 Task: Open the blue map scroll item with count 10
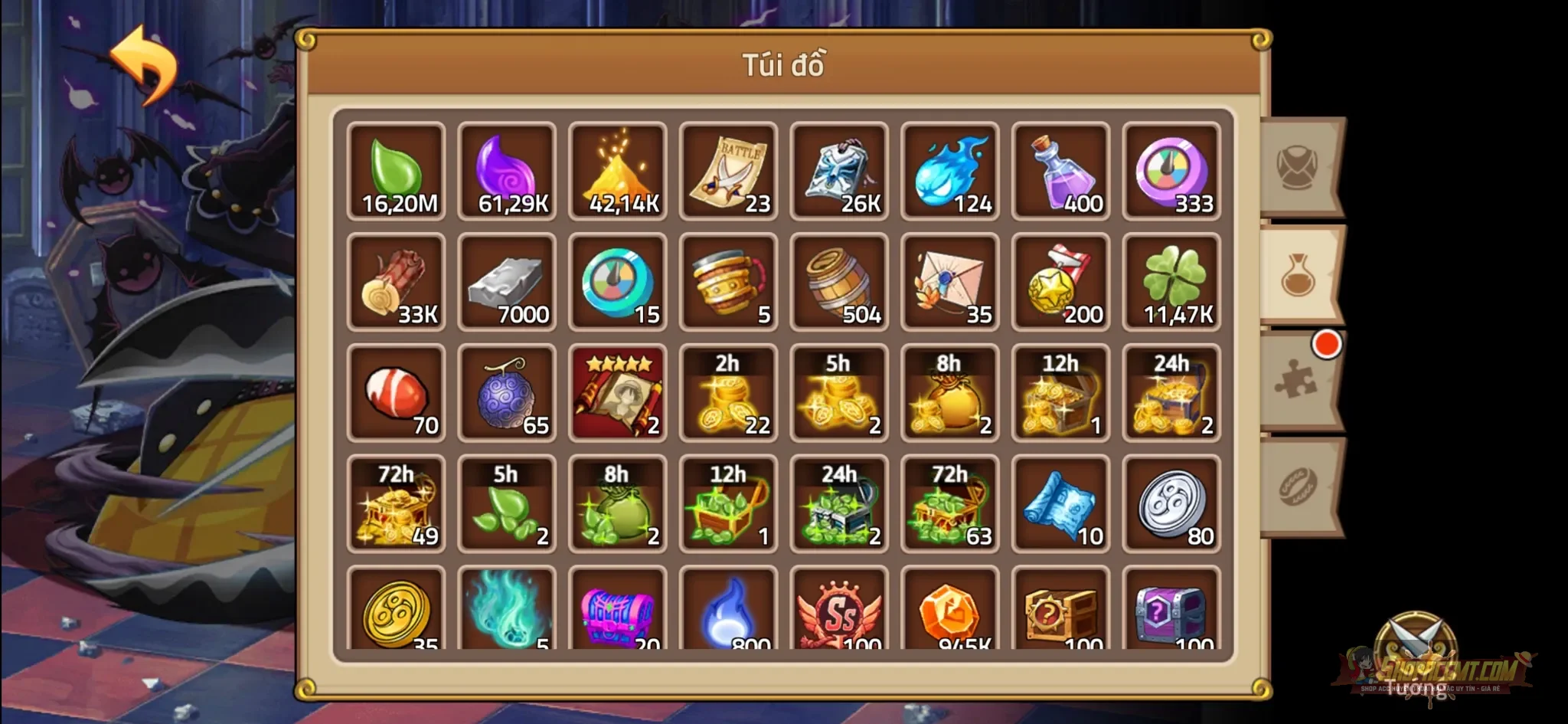[x=1060, y=502]
